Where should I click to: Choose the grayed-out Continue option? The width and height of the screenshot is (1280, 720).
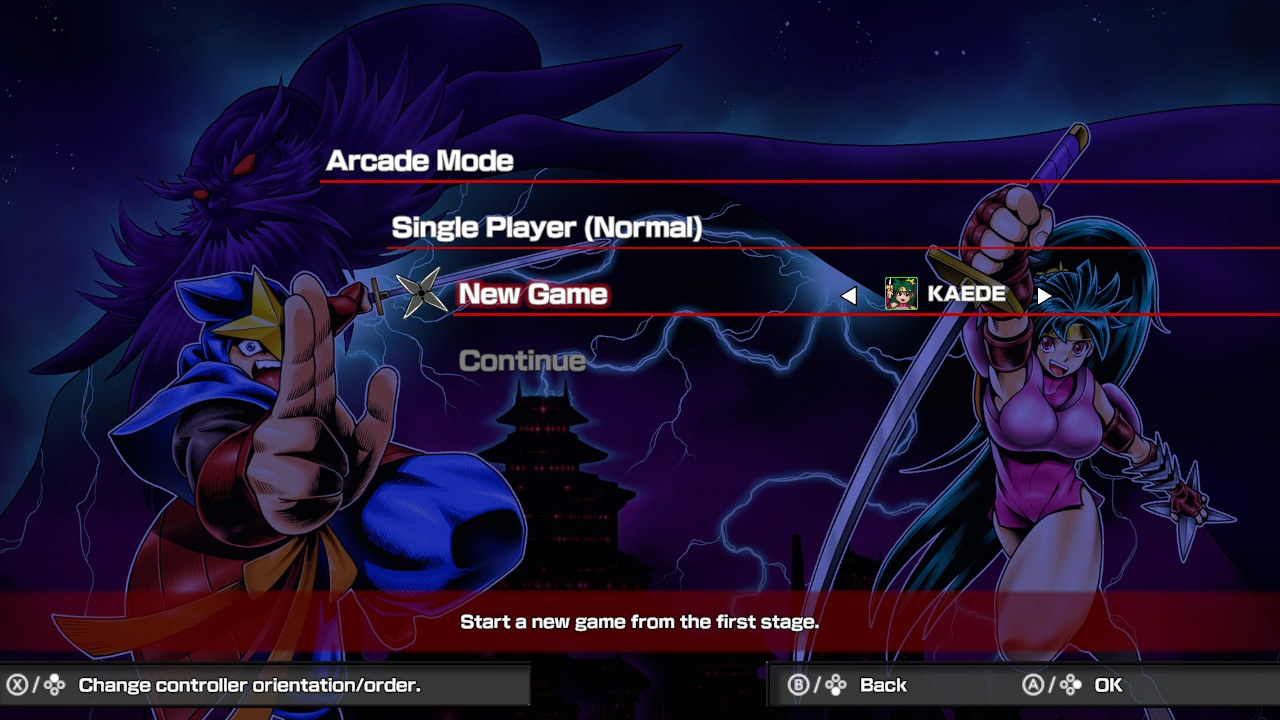(x=522, y=361)
